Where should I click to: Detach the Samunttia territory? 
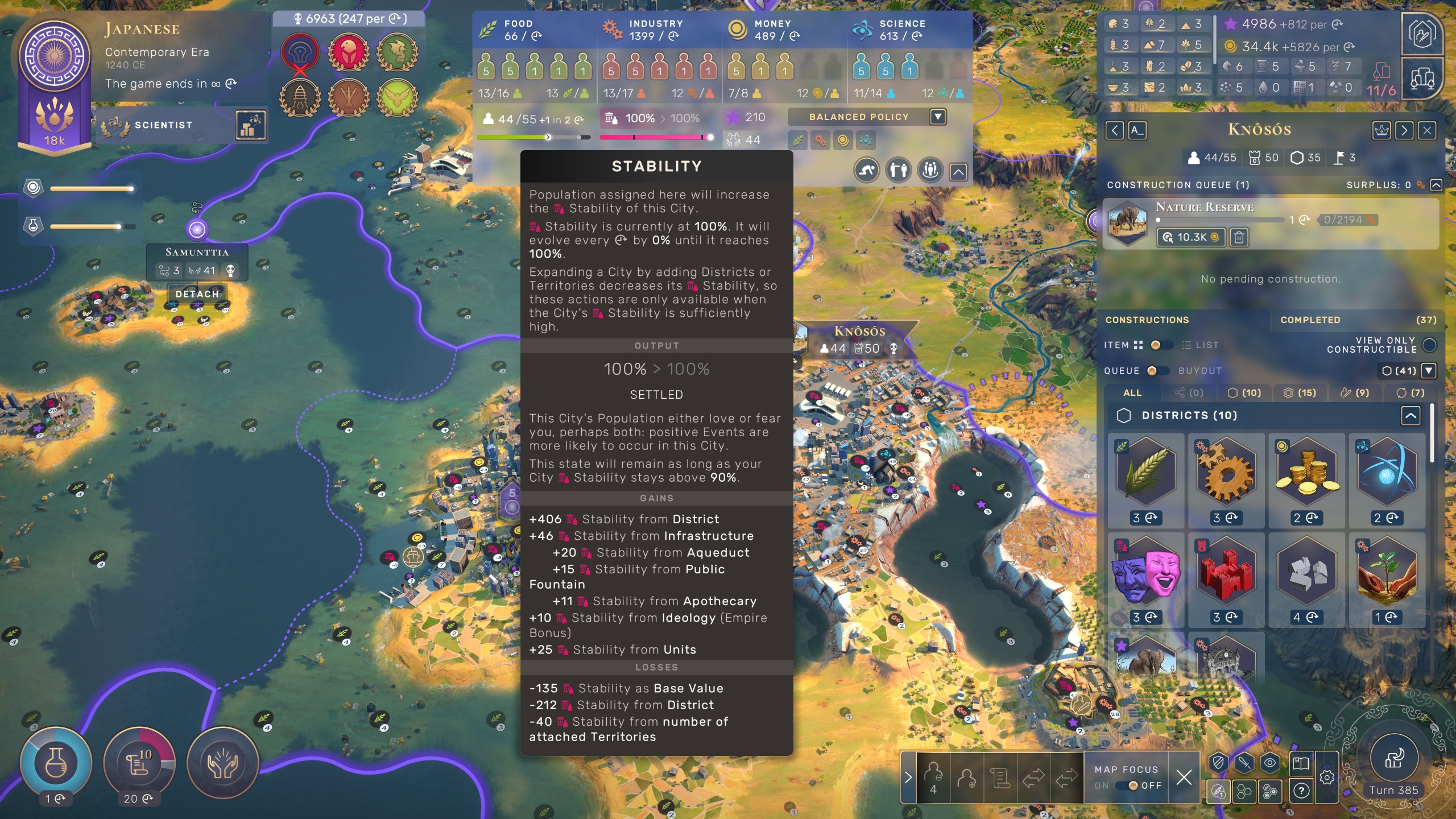coord(197,294)
